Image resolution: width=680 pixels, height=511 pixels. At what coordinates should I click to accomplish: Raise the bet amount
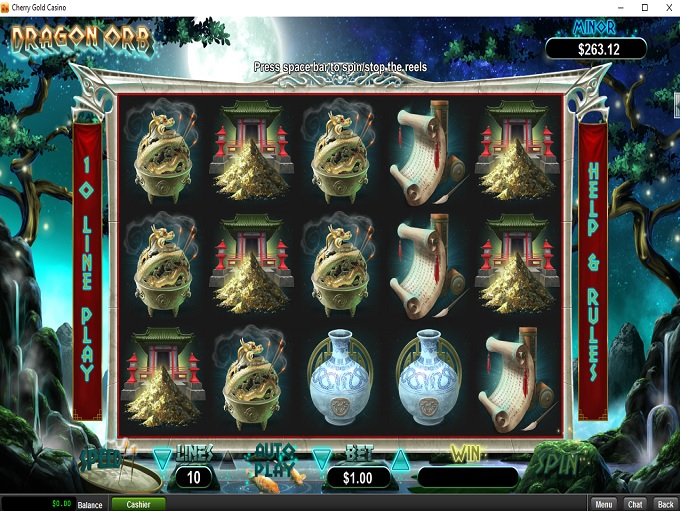click(x=399, y=459)
